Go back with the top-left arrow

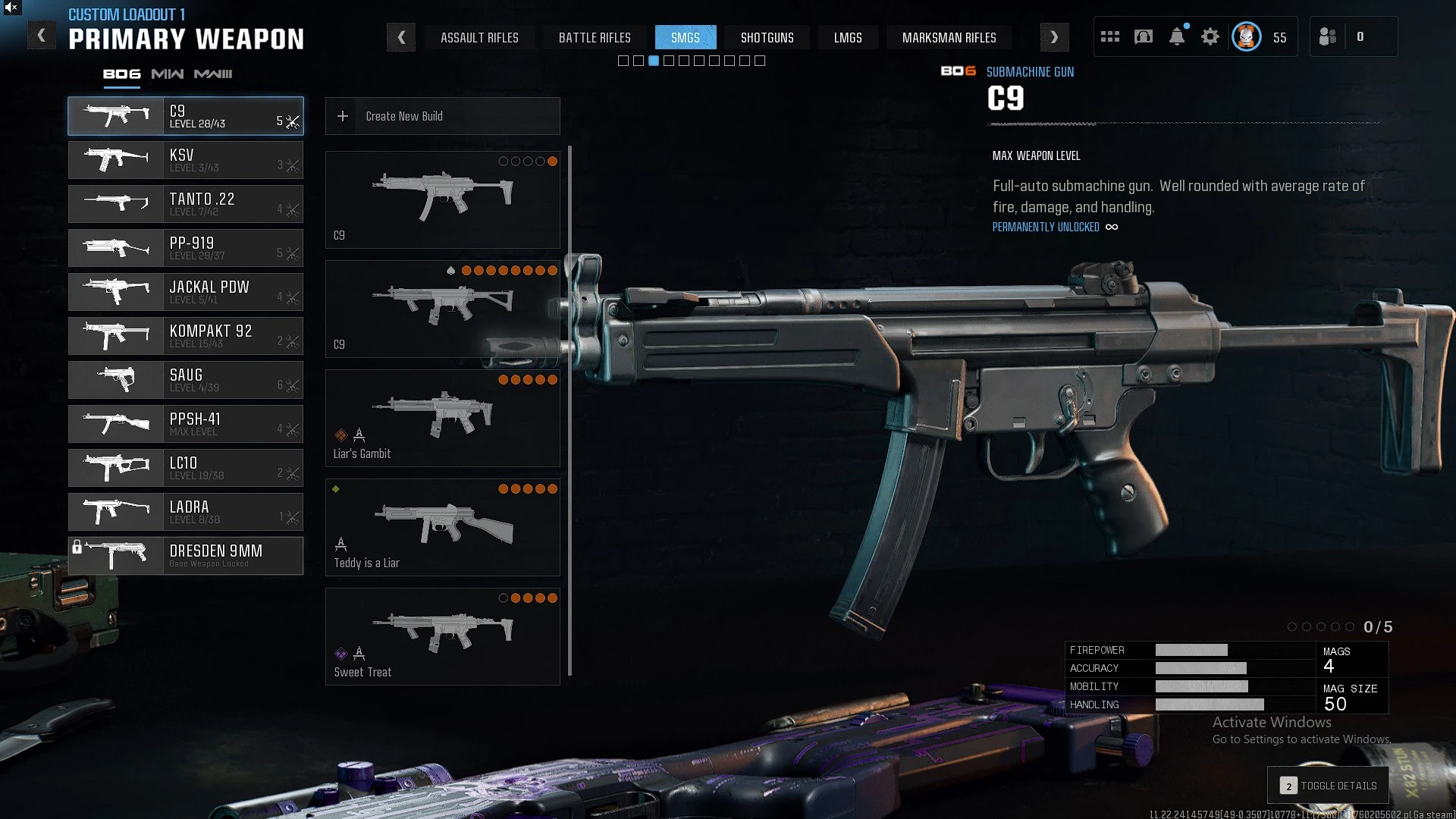[x=42, y=36]
